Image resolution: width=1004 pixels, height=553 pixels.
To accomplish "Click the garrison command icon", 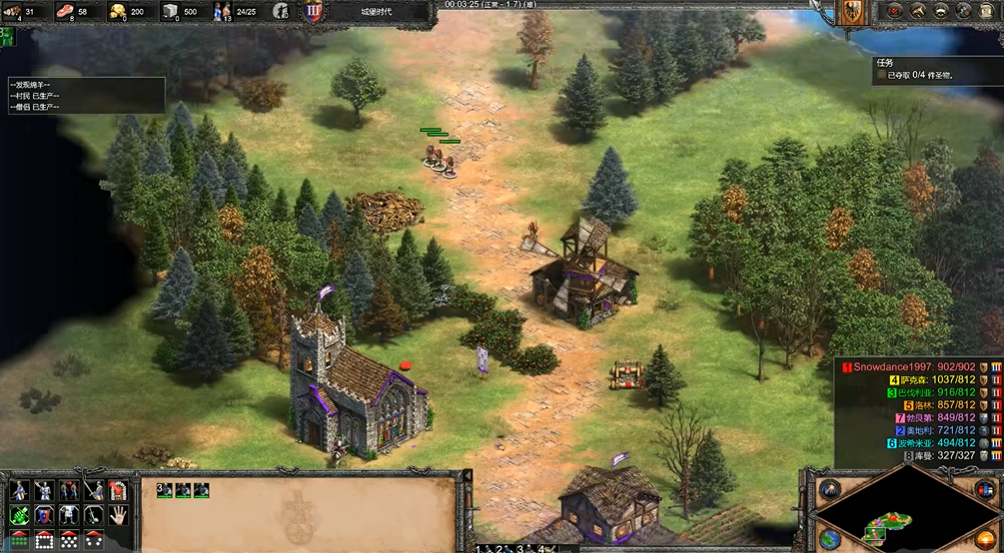I will (118, 490).
